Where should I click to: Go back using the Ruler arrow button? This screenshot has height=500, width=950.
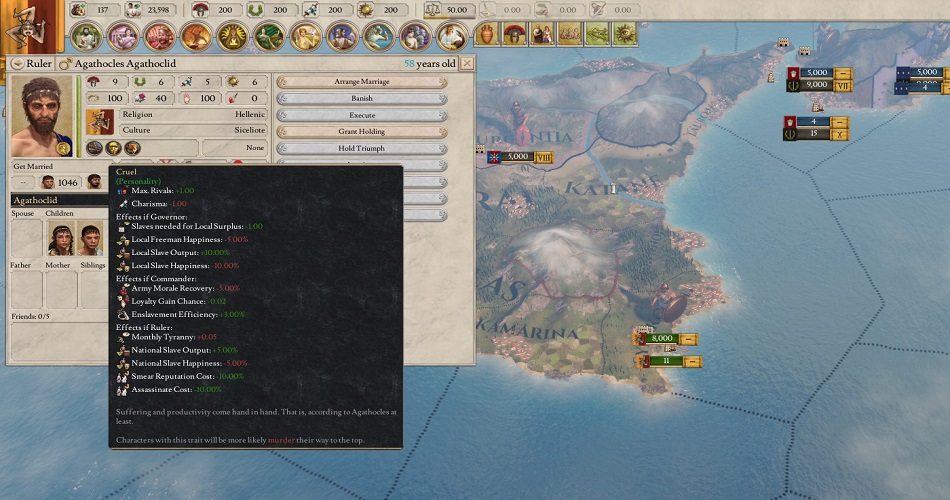[15, 63]
